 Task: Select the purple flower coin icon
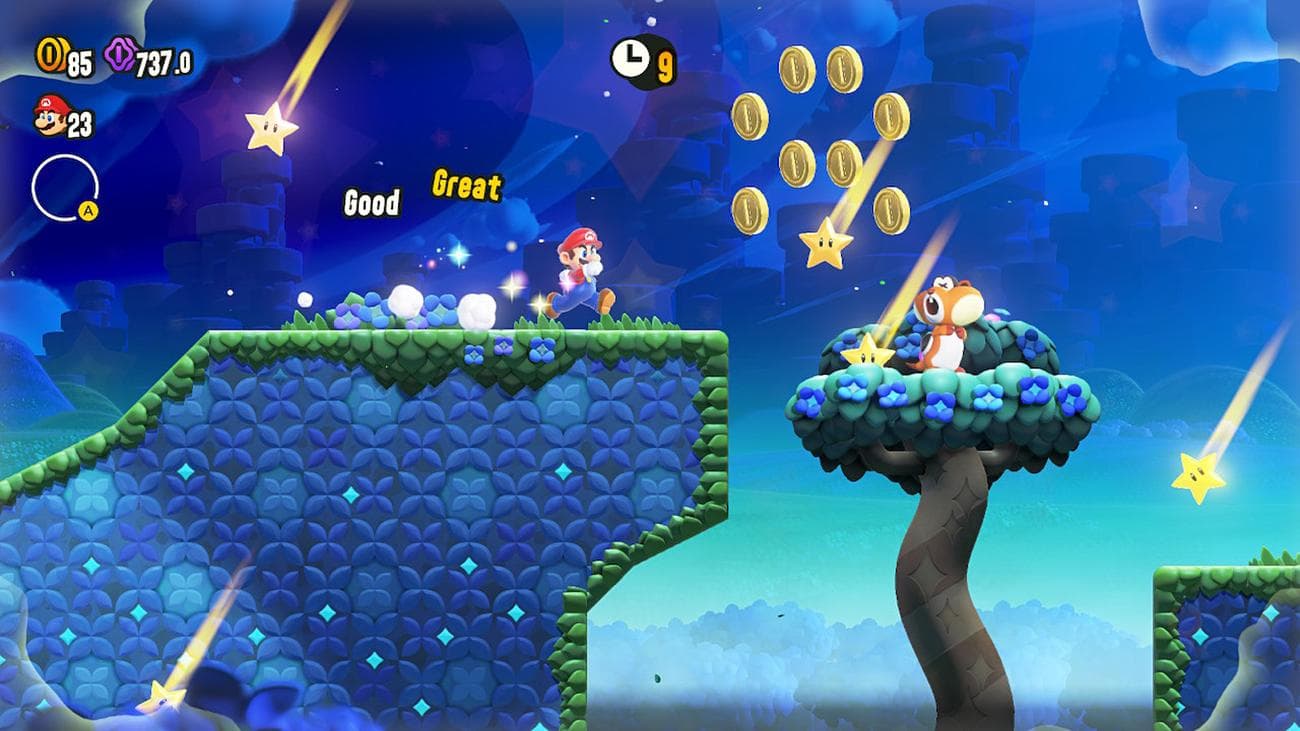point(120,55)
